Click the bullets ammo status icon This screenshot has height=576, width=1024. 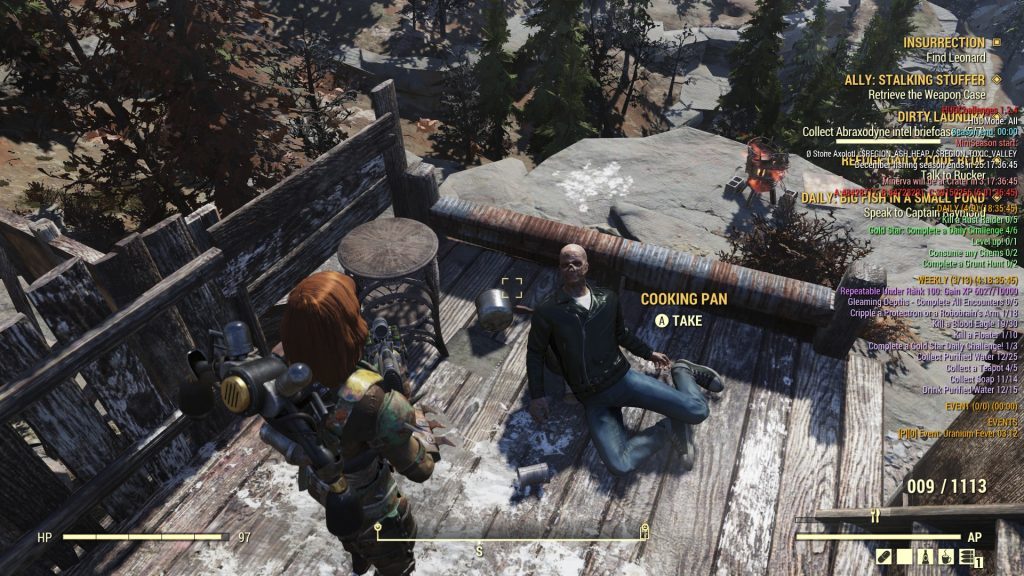tap(964, 557)
